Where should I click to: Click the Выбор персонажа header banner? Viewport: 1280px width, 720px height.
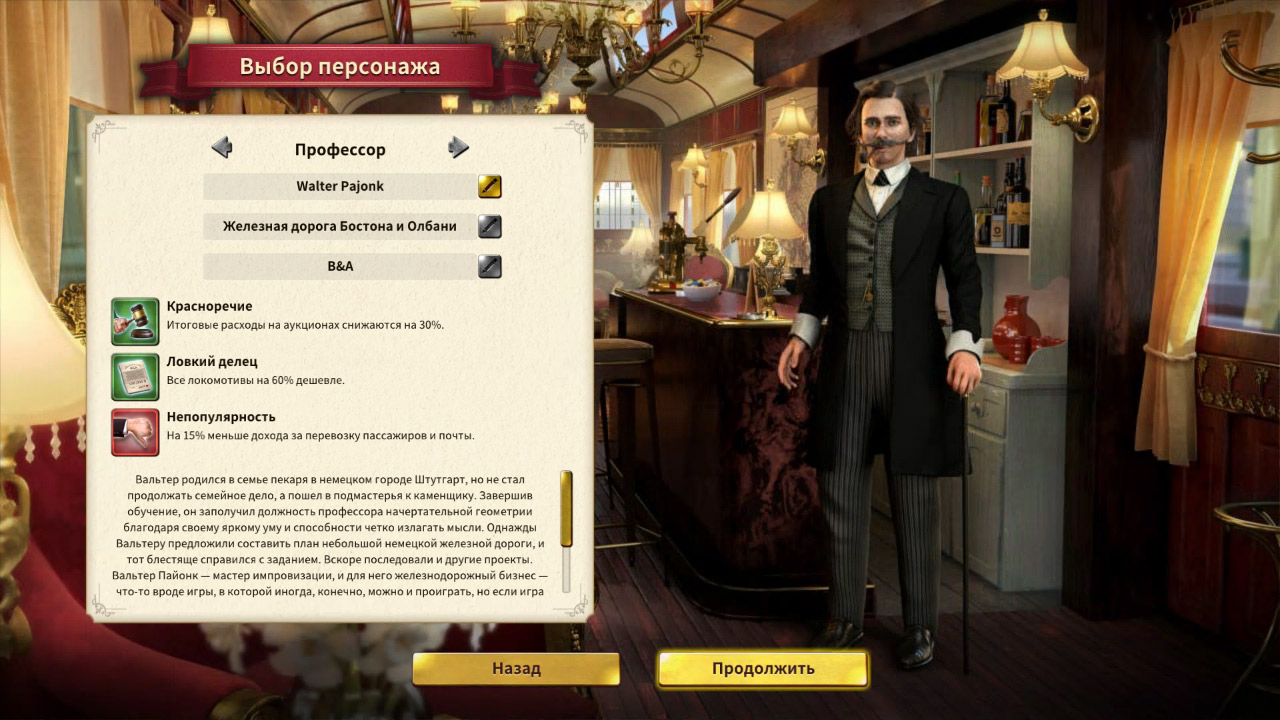point(340,66)
